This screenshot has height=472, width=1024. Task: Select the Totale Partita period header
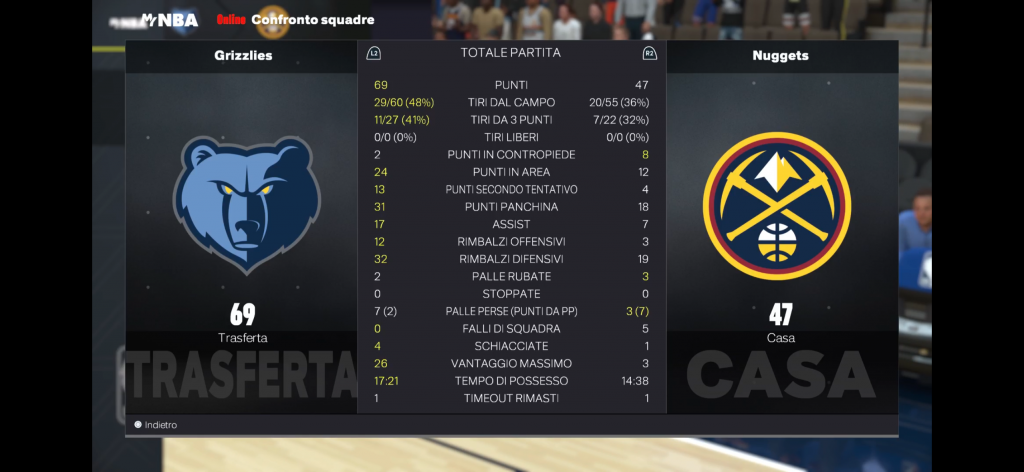(510, 53)
